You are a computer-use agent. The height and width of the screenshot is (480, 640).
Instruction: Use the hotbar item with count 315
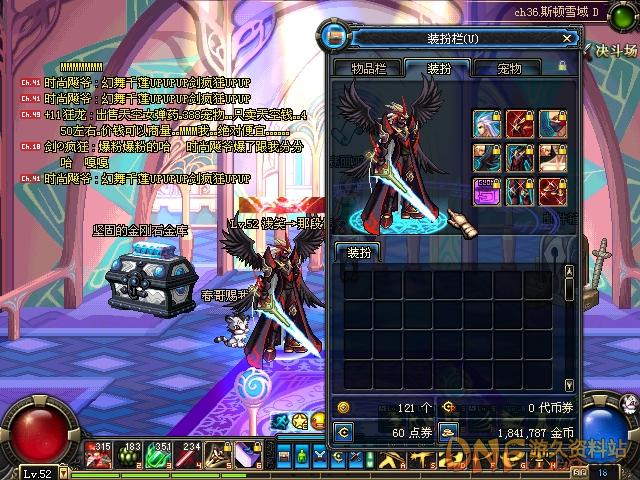click(96, 456)
